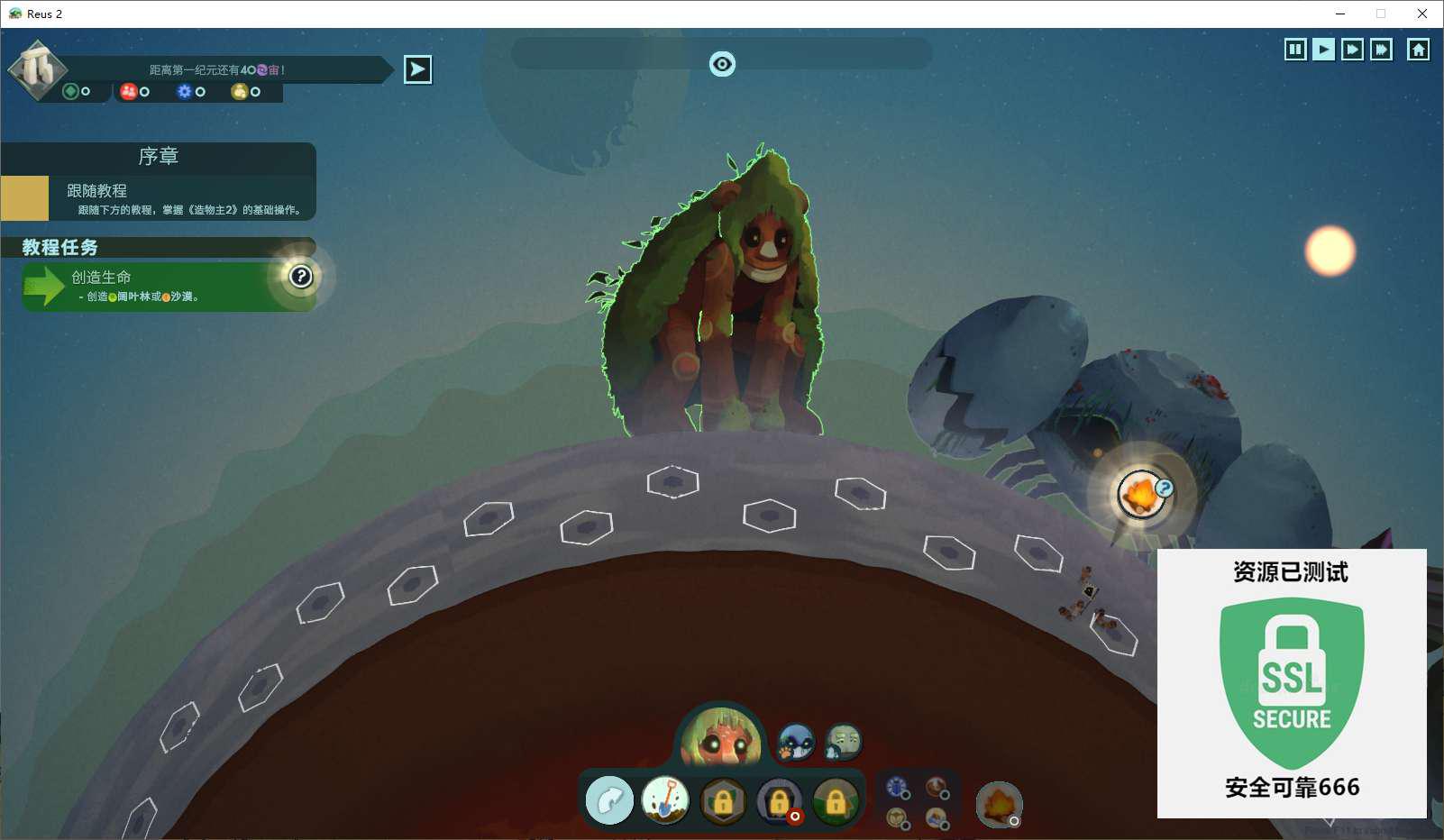Pause the game with the pause button

click(1295, 50)
